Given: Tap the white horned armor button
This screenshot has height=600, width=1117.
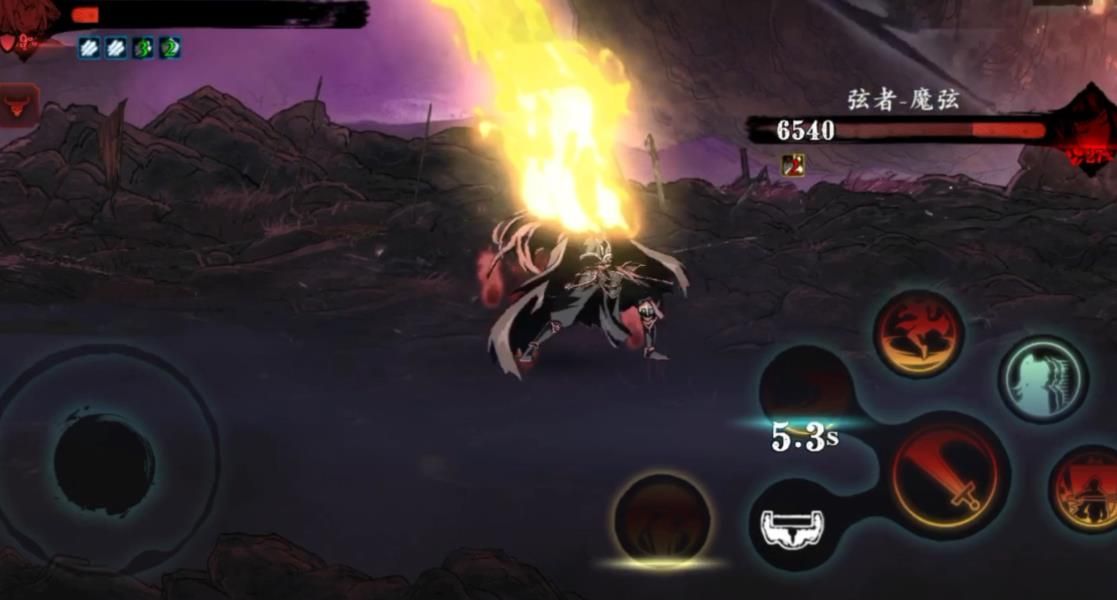Looking at the screenshot, I should (x=793, y=527).
